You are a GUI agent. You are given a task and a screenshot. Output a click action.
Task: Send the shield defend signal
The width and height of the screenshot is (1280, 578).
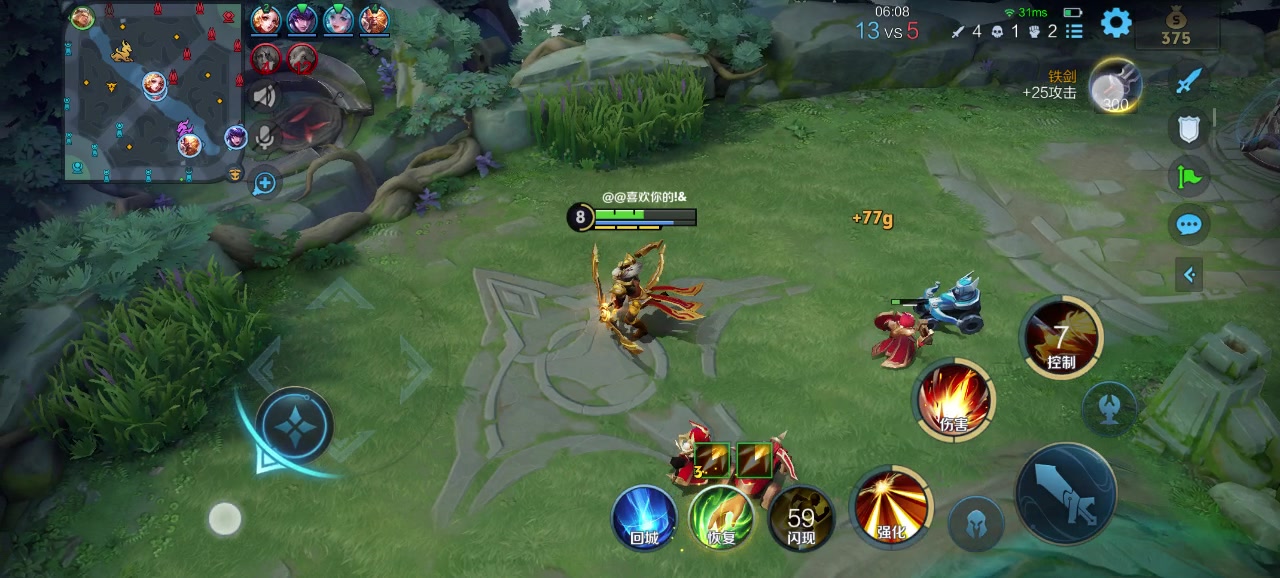(1188, 128)
